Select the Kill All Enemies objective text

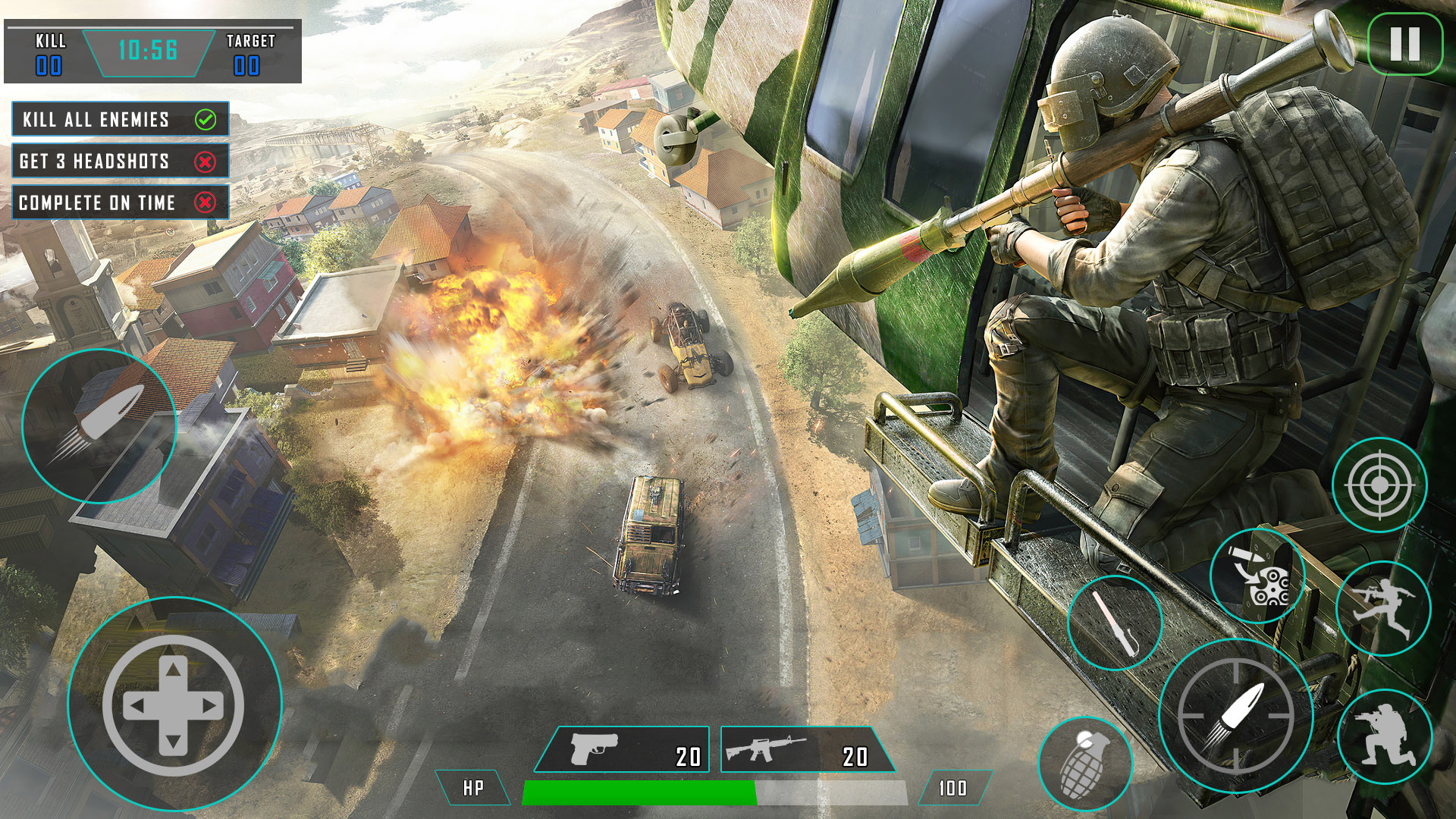pyautogui.click(x=96, y=119)
